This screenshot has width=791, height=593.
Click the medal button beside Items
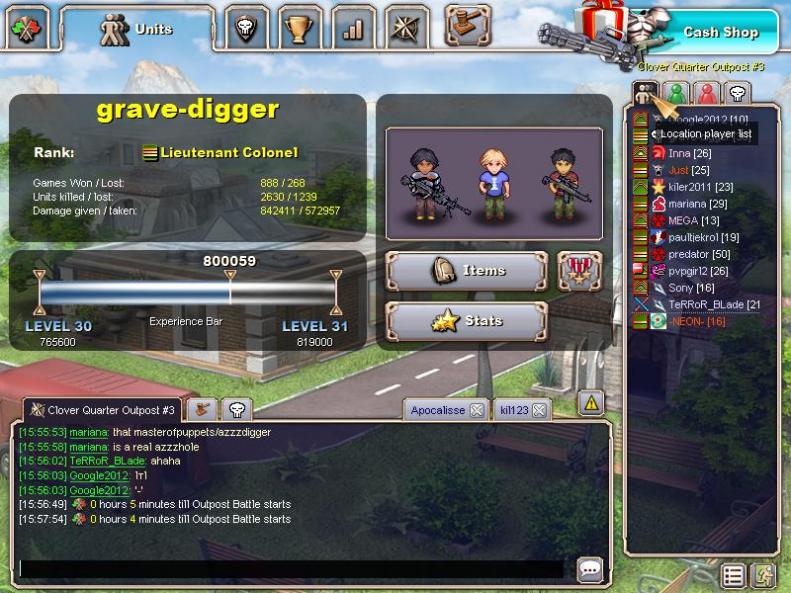579,271
